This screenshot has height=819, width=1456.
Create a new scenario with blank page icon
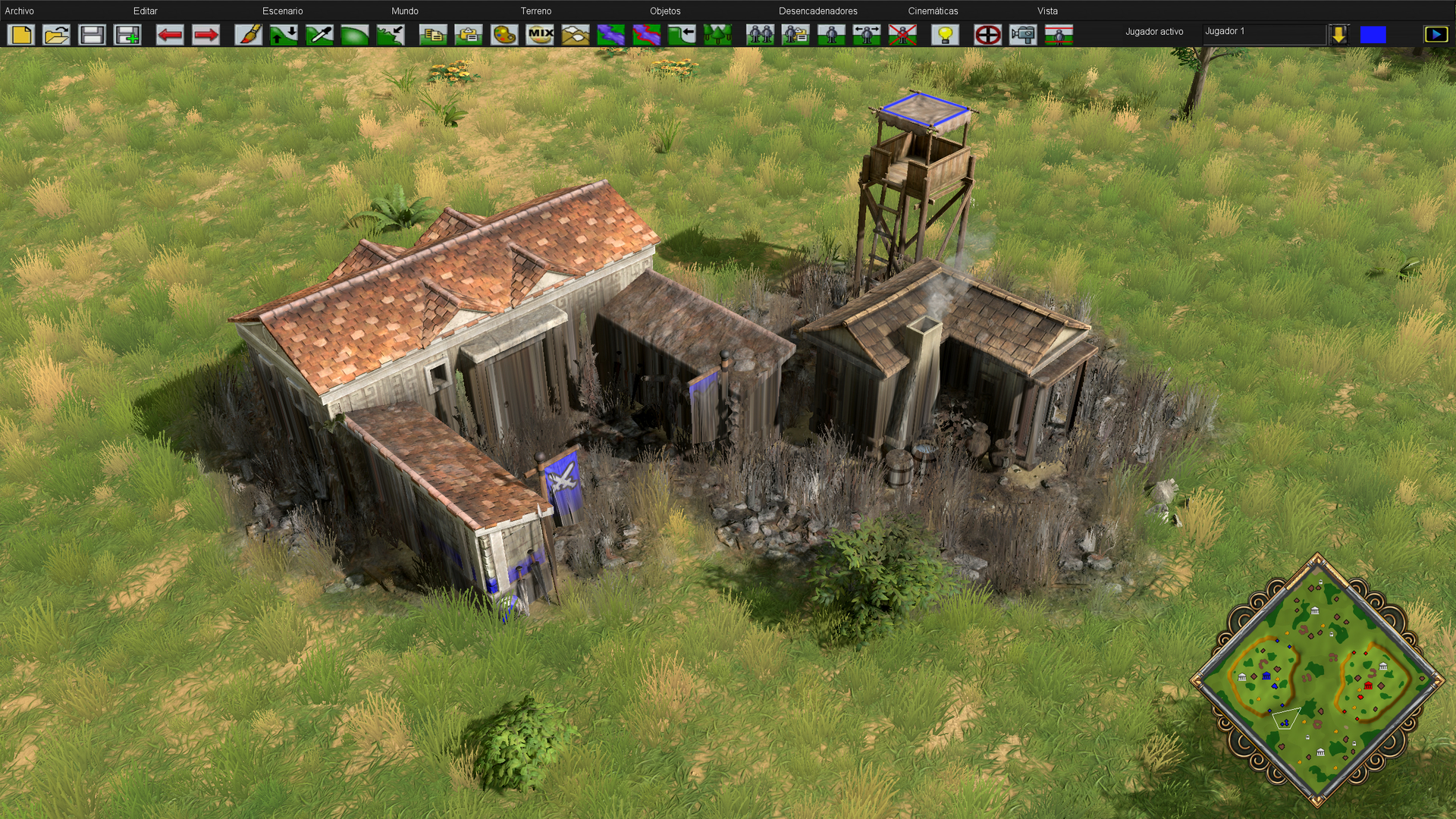21,35
